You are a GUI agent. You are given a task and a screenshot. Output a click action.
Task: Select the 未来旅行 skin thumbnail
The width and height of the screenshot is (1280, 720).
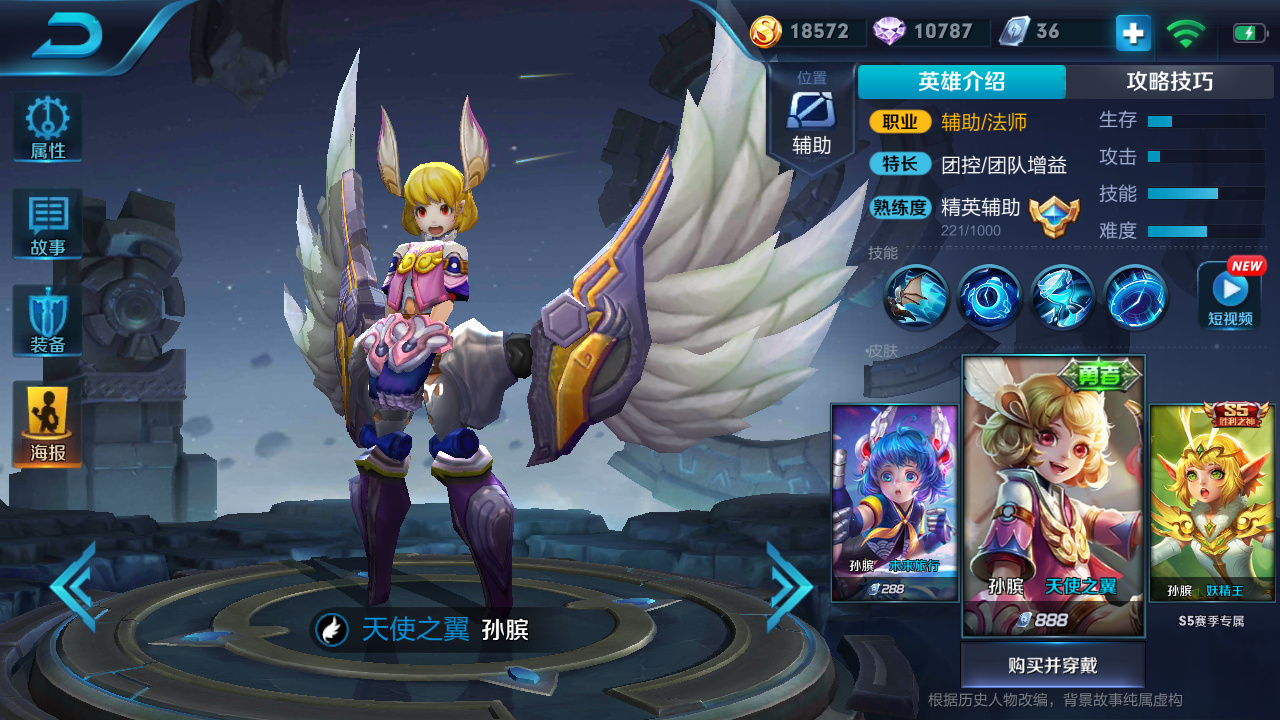point(895,500)
